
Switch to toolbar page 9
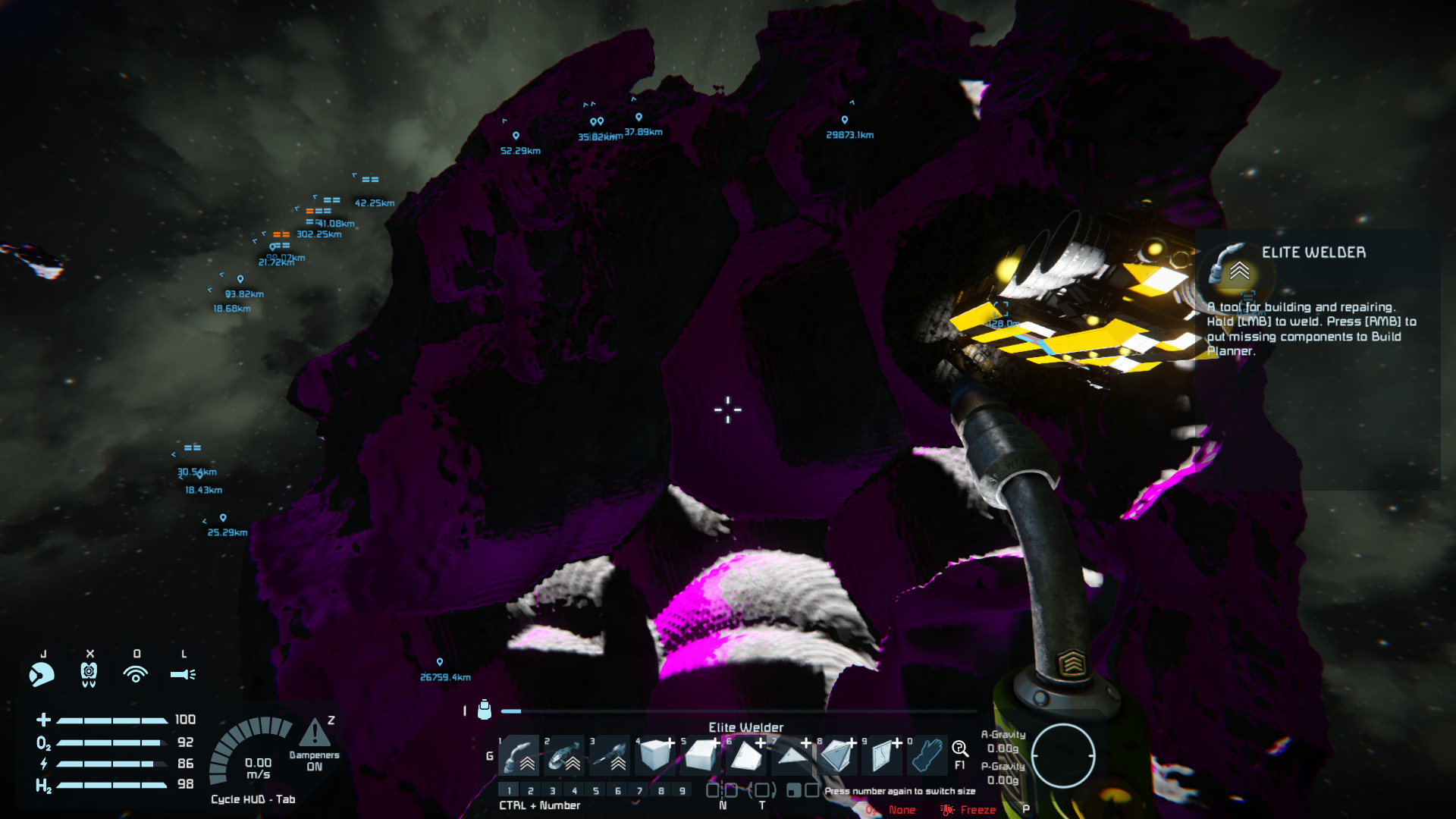click(682, 791)
